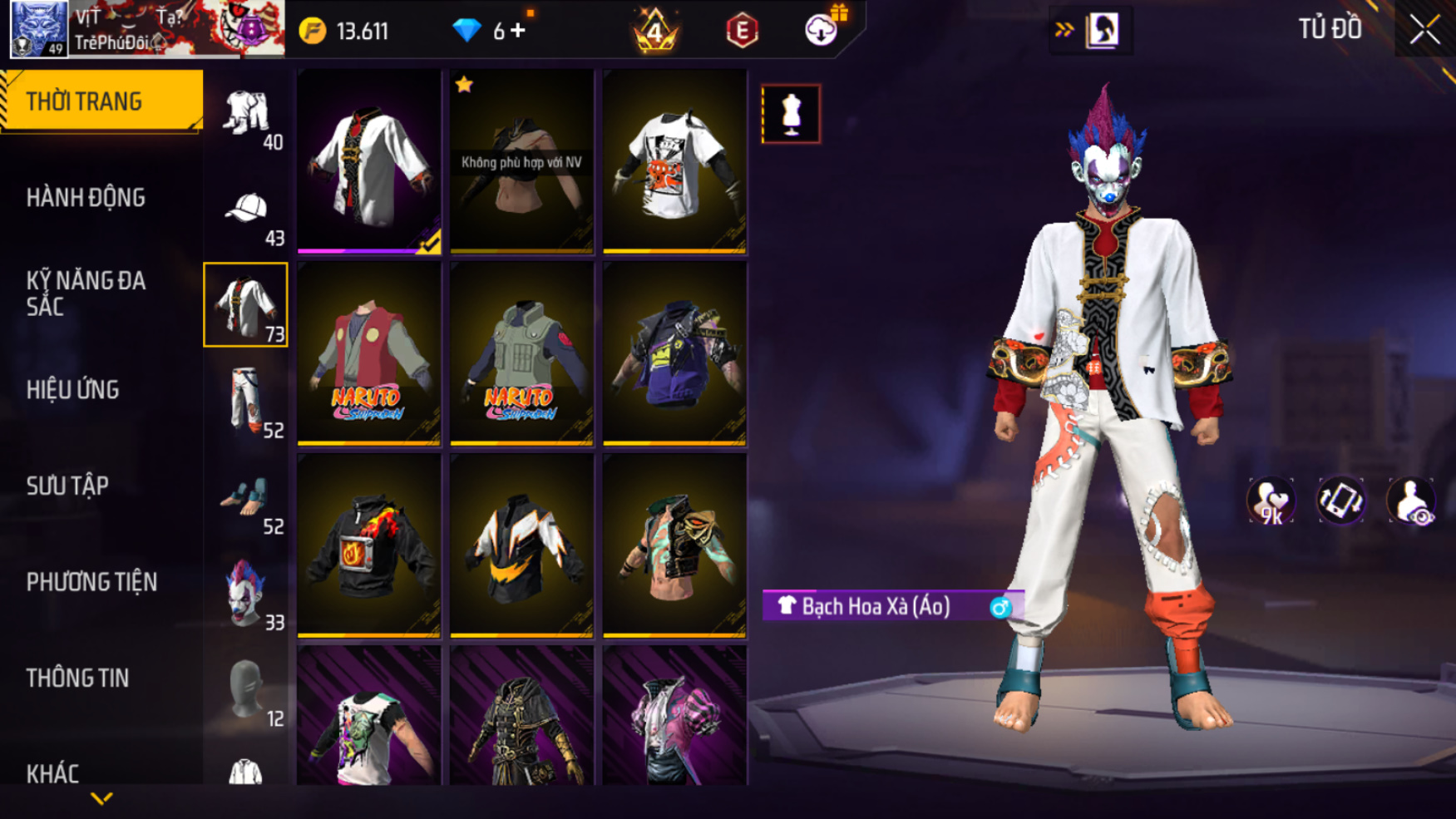Select the green Naruto flak jacket

[521, 354]
